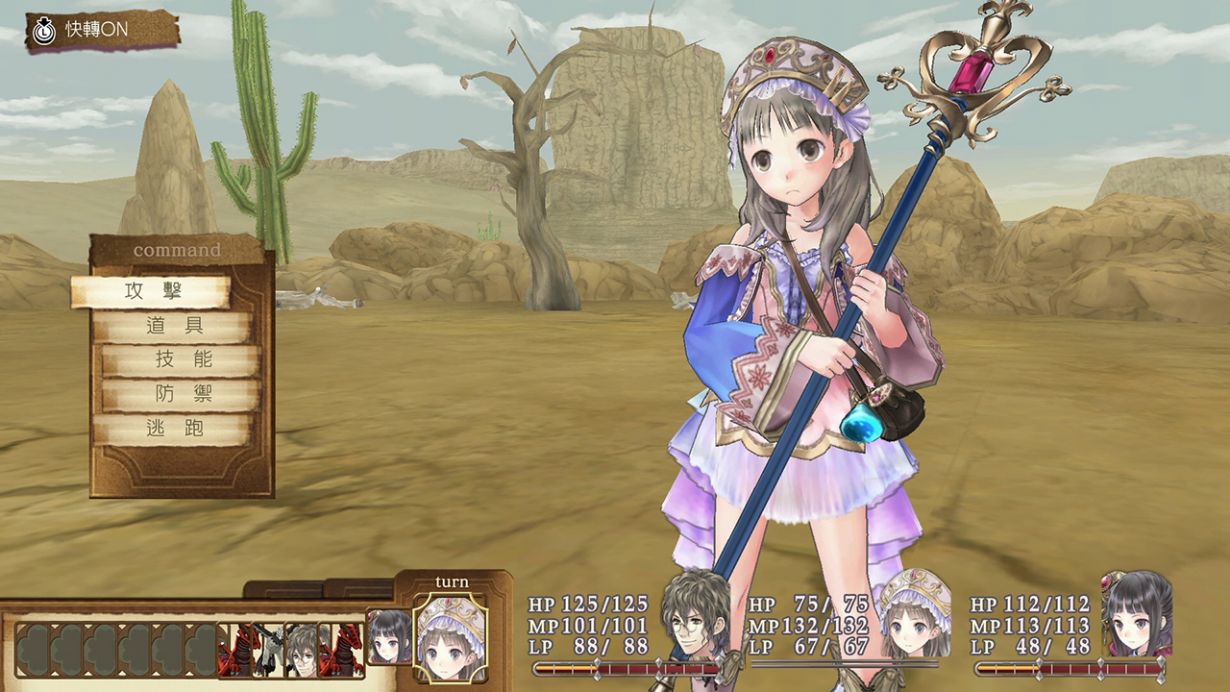Select the grey-haired man in the turn order
Image resolution: width=1230 pixels, height=692 pixels.
click(300, 648)
